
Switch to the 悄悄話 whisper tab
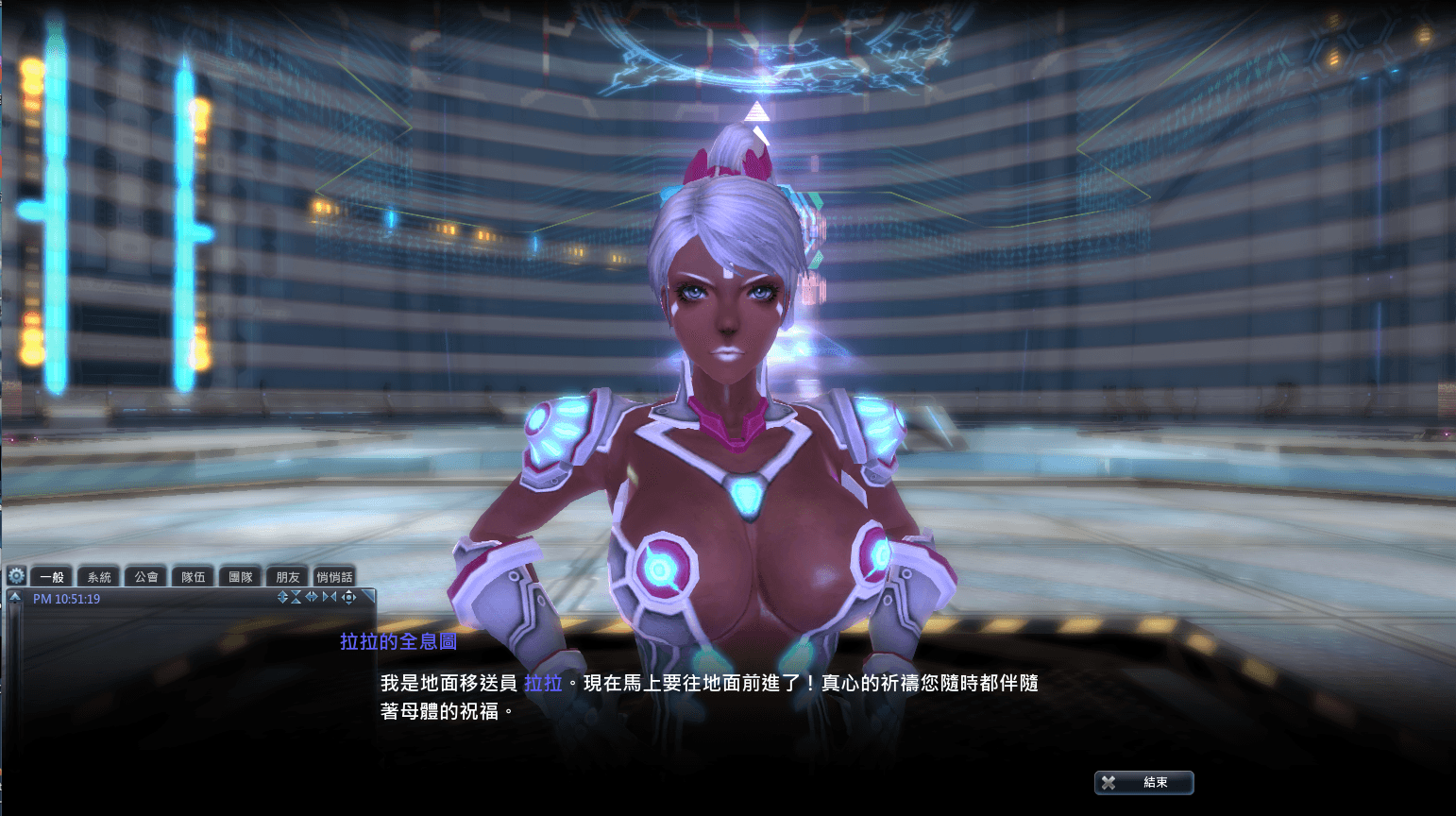coord(336,576)
